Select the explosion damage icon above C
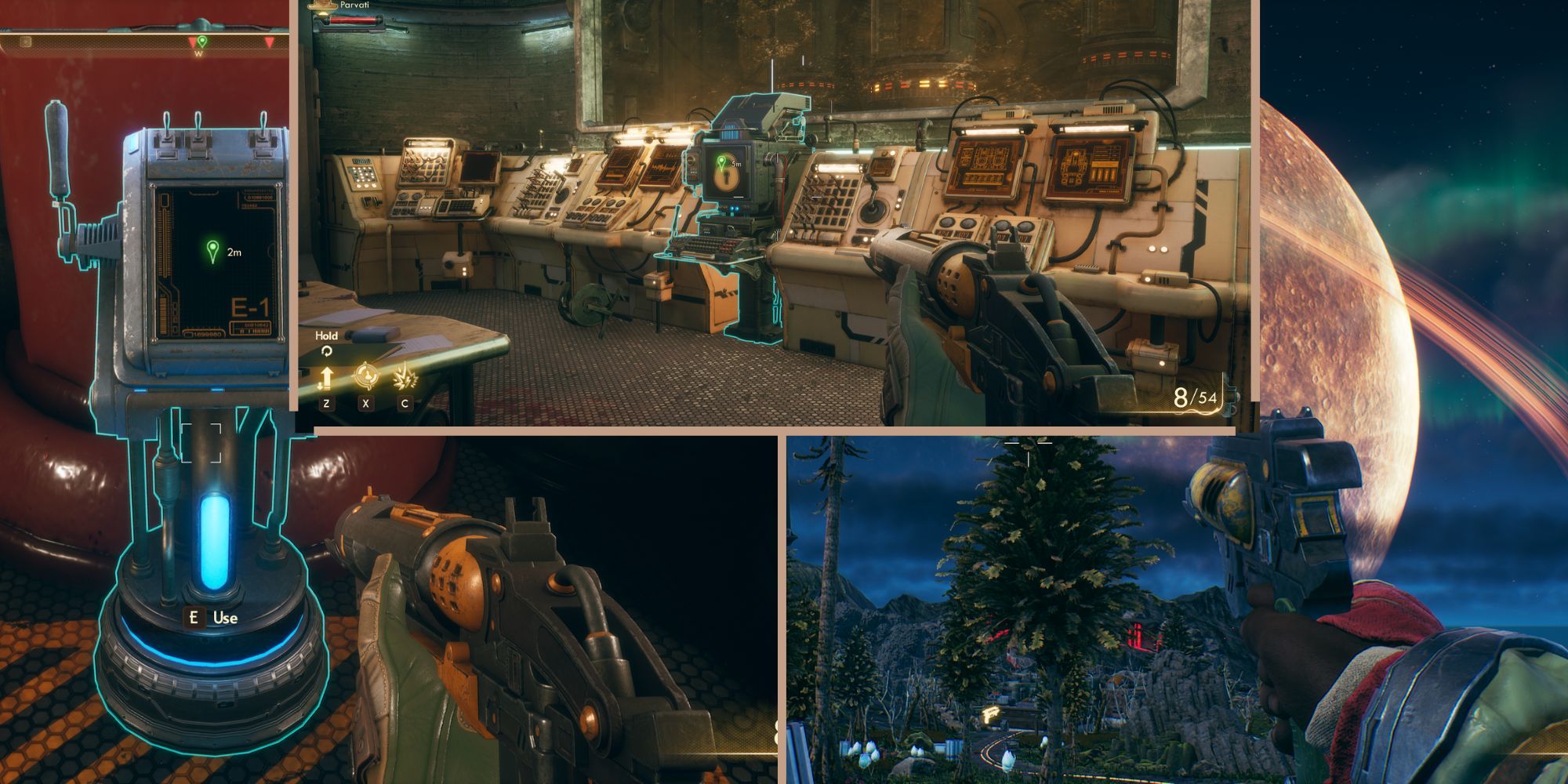This screenshot has height=784, width=1568. 405,375
